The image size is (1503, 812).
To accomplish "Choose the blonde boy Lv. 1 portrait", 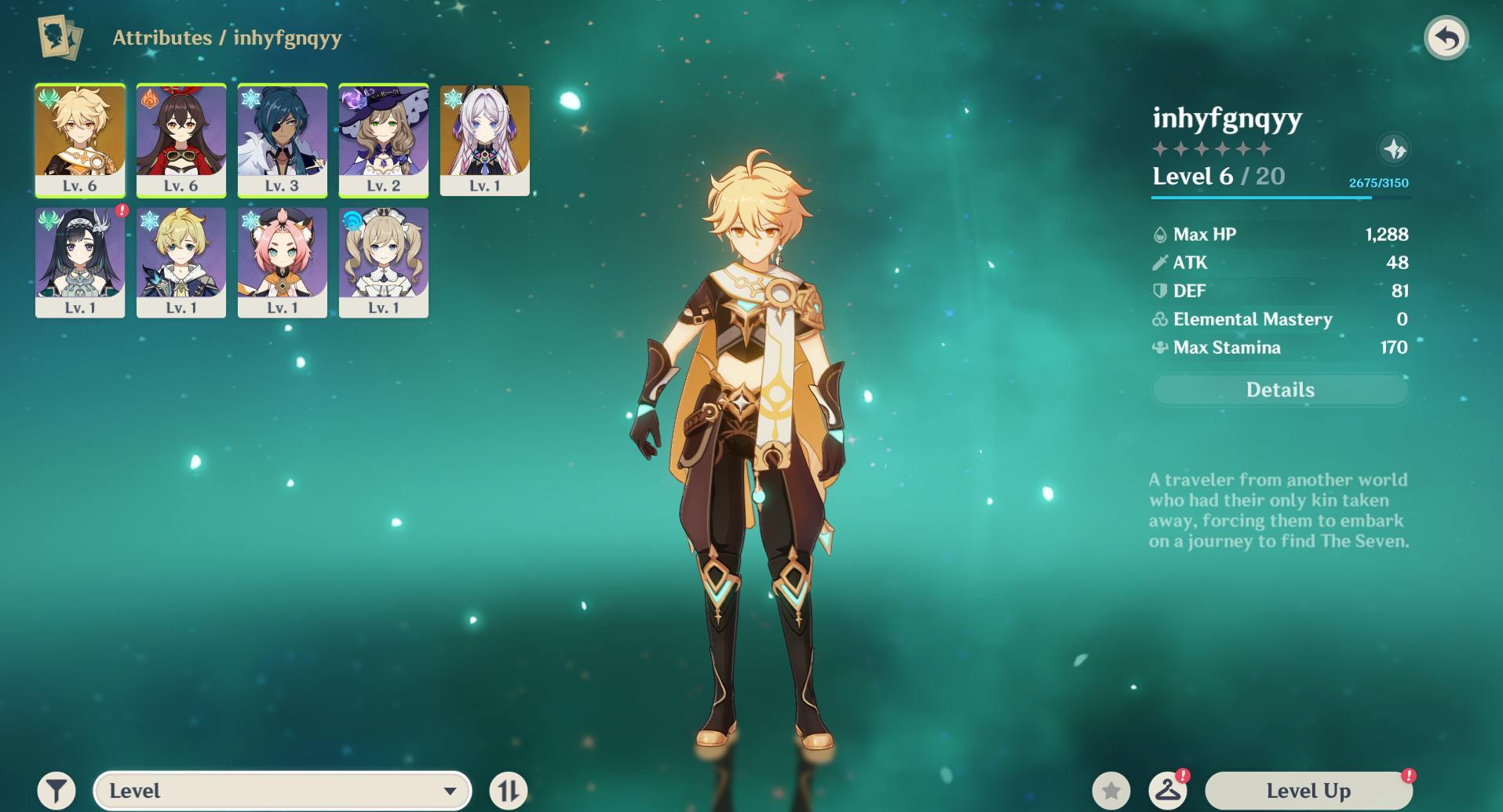I will point(181,261).
